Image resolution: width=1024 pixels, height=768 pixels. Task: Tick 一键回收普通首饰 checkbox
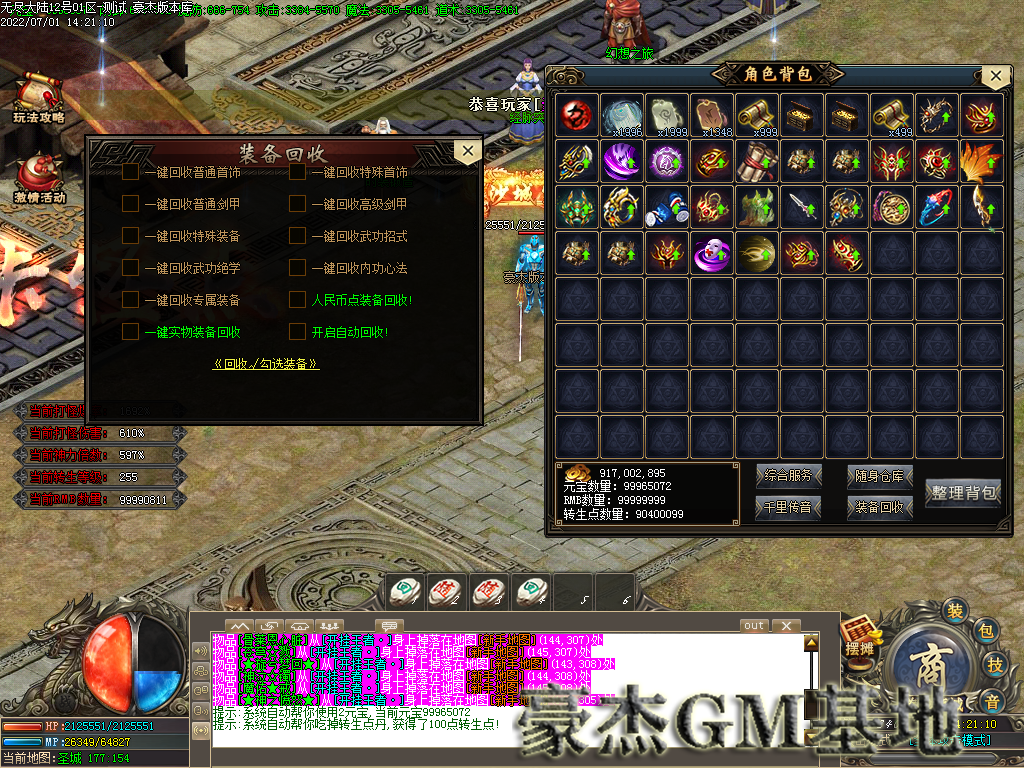(131, 172)
